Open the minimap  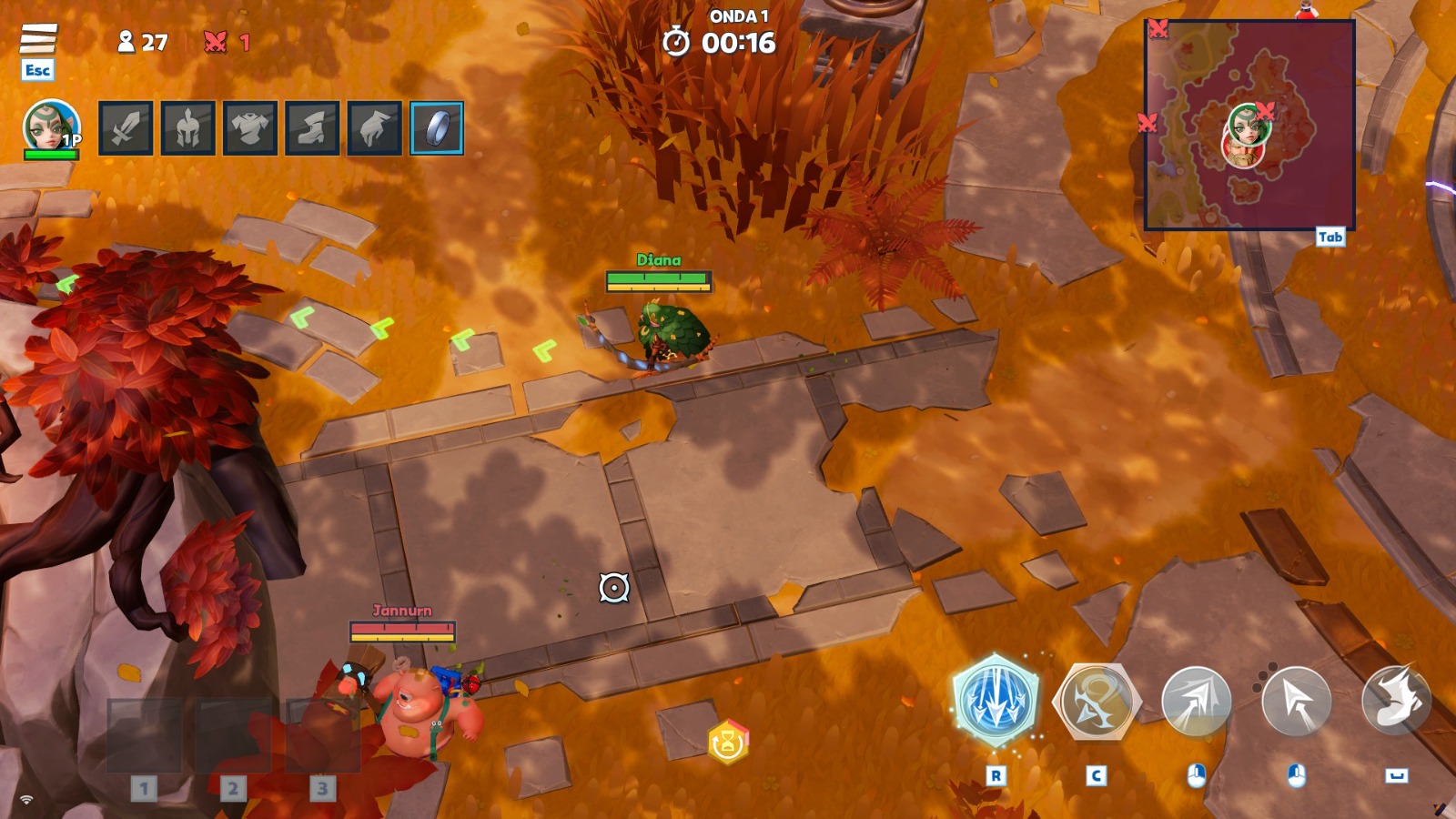coord(1249,125)
